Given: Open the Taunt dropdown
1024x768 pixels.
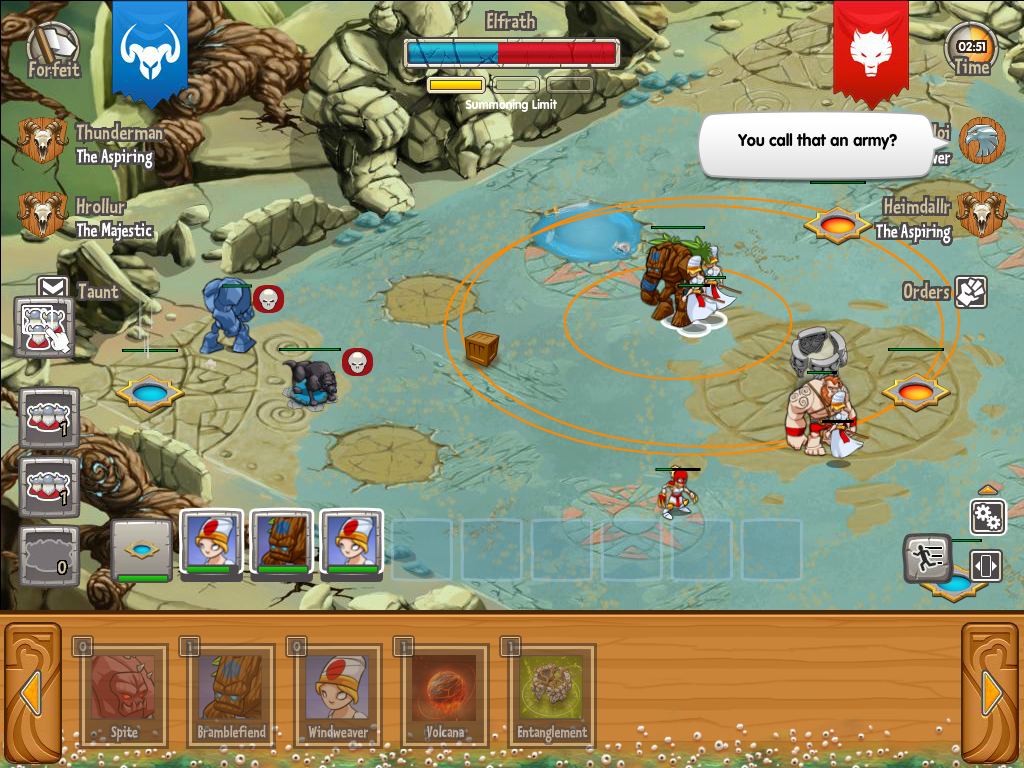Looking at the screenshot, I should [x=53, y=291].
